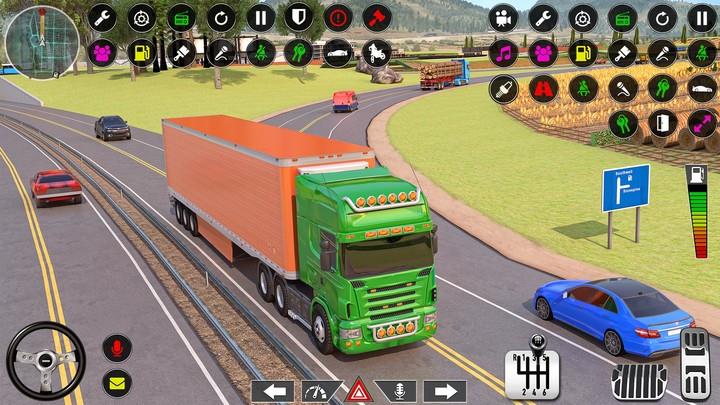Select the red exclamation alert icon

point(338,17)
